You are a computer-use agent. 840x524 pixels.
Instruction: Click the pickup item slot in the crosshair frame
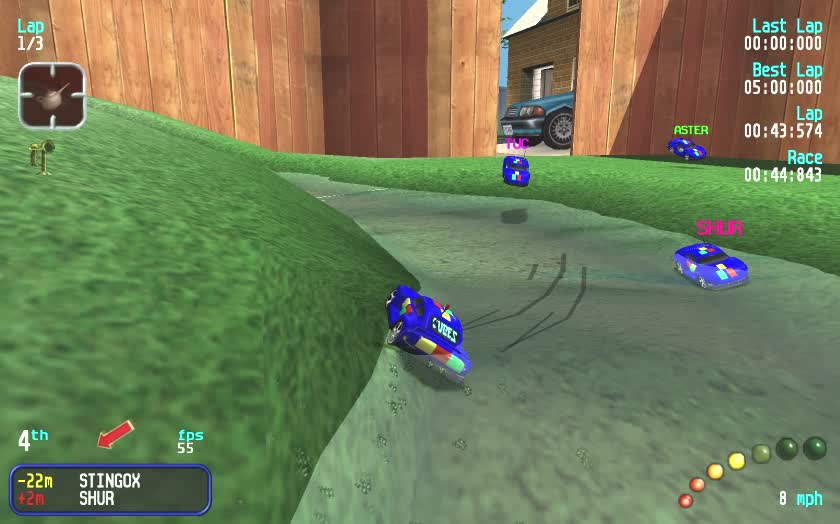pyautogui.click(x=52, y=95)
